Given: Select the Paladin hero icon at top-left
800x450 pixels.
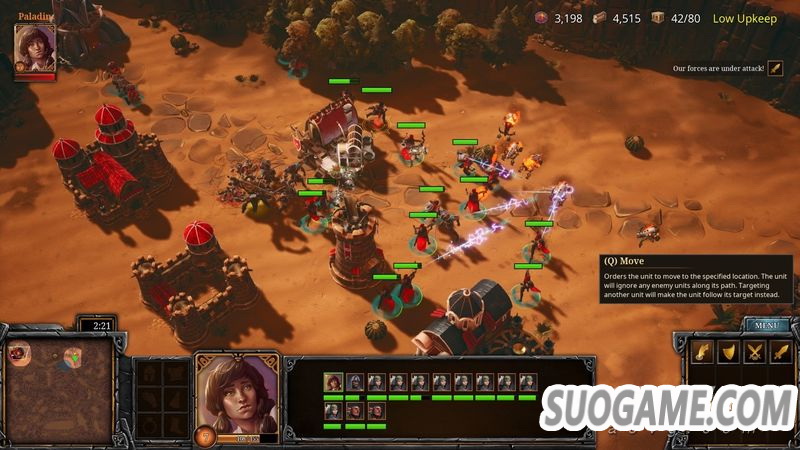Looking at the screenshot, I should pos(34,50).
